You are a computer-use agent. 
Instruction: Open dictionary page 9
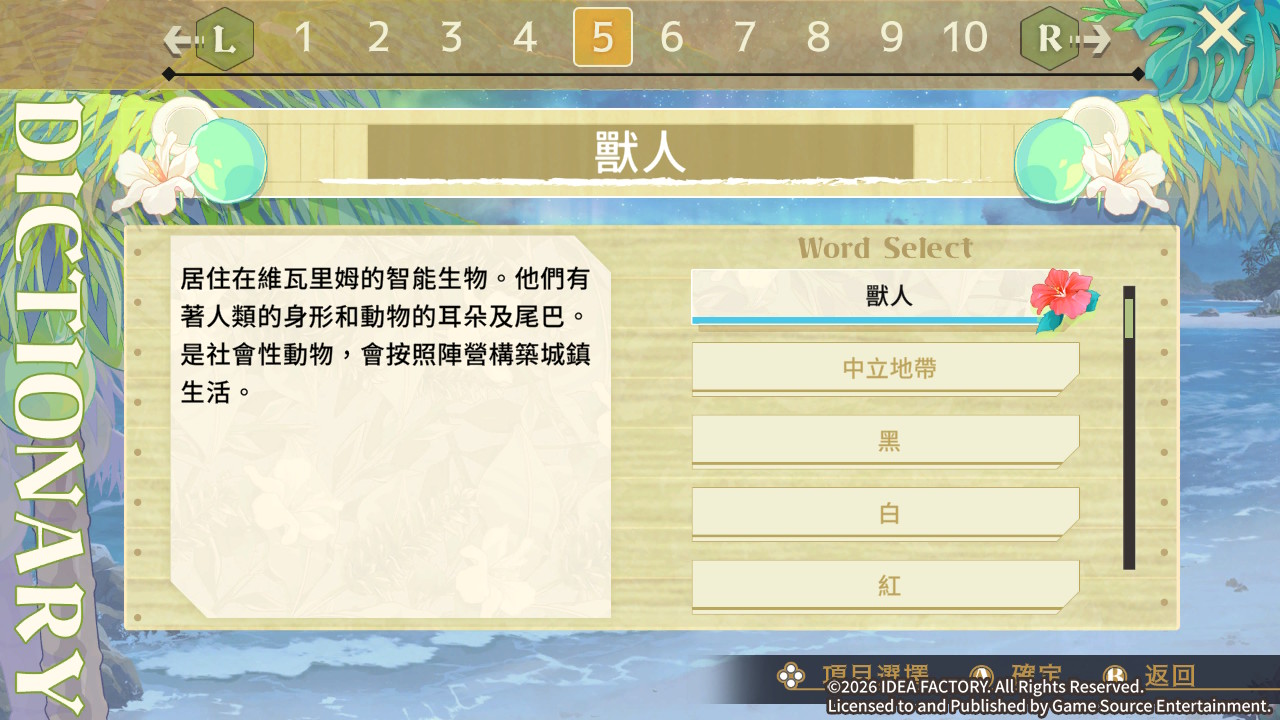point(891,38)
